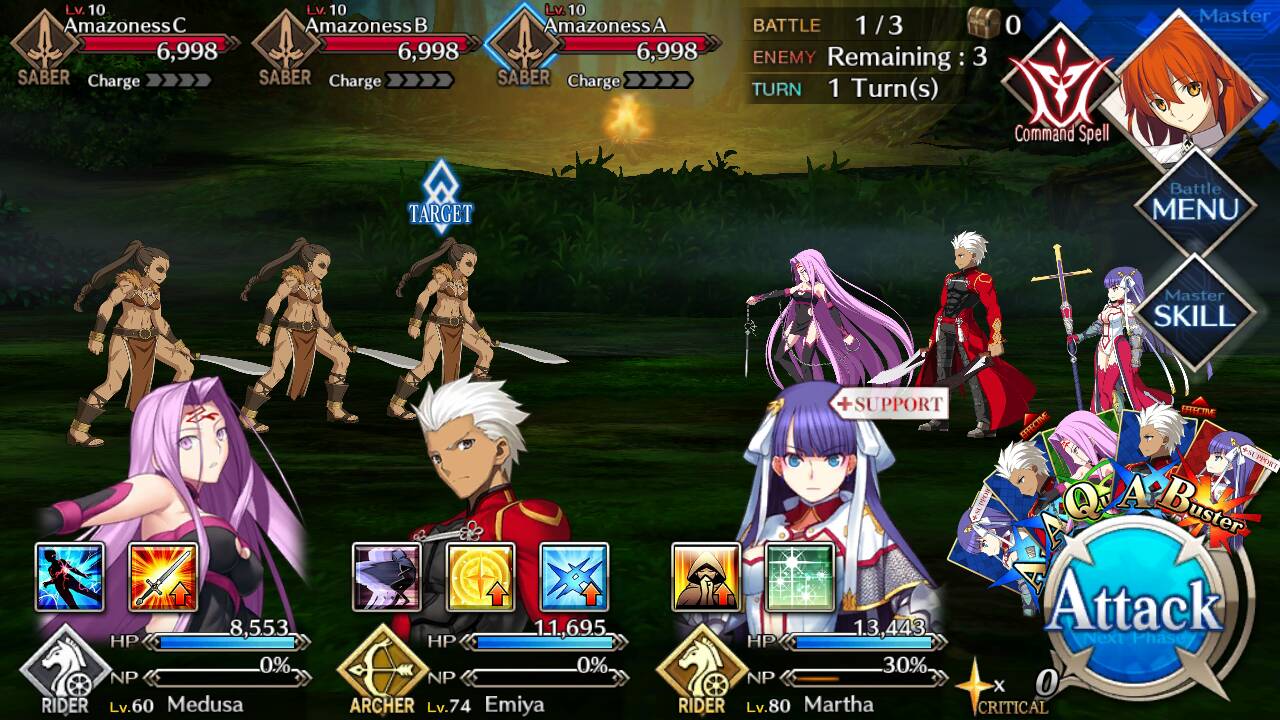Open the Master Skill panel
The image size is (1280, 720).
click(1195, 311)
